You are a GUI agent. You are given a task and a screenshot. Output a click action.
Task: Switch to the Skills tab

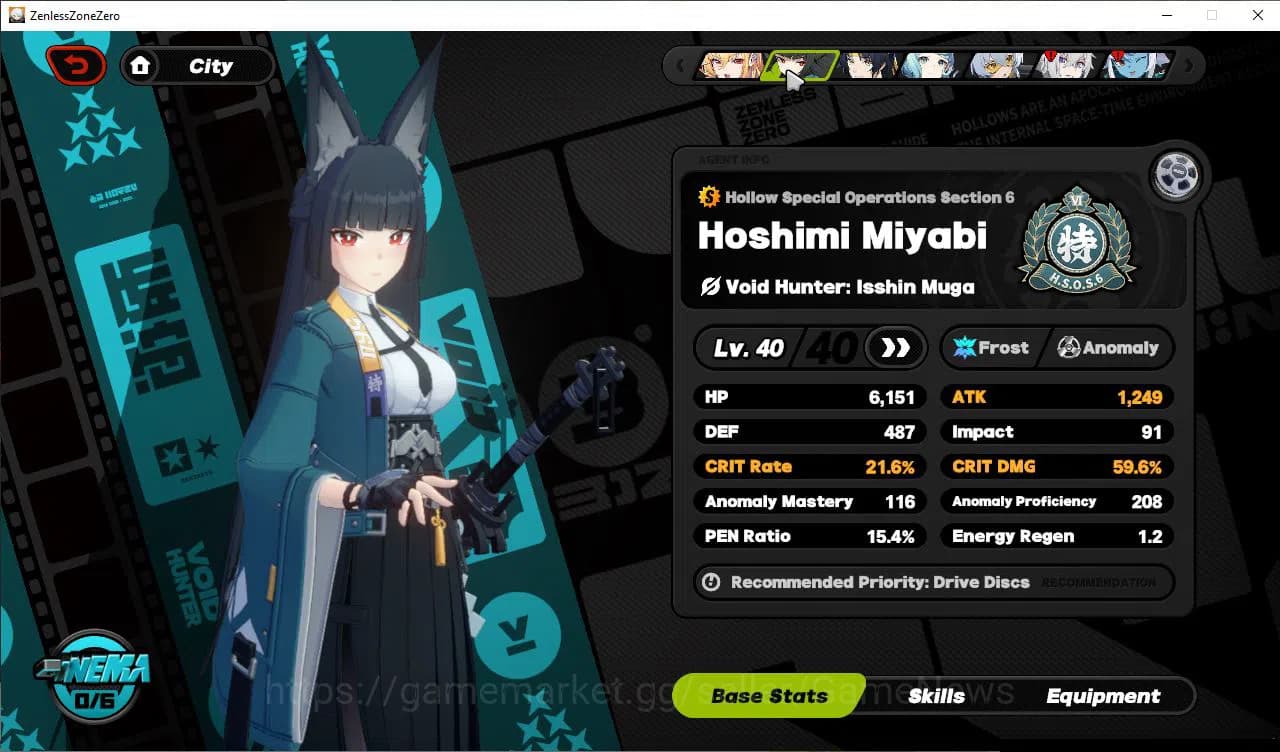[x=937, y=696]
